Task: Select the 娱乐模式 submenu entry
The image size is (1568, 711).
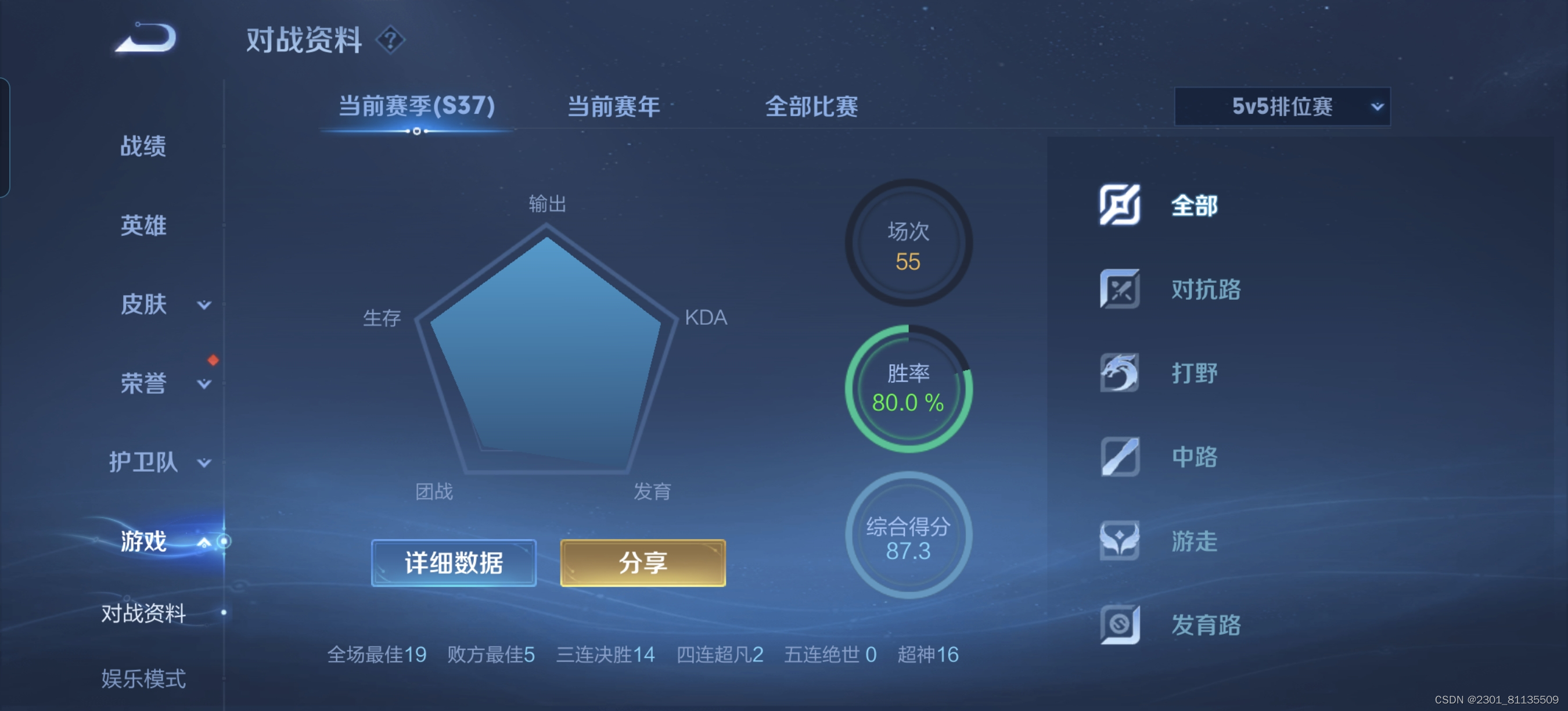Action: point(143,678)
